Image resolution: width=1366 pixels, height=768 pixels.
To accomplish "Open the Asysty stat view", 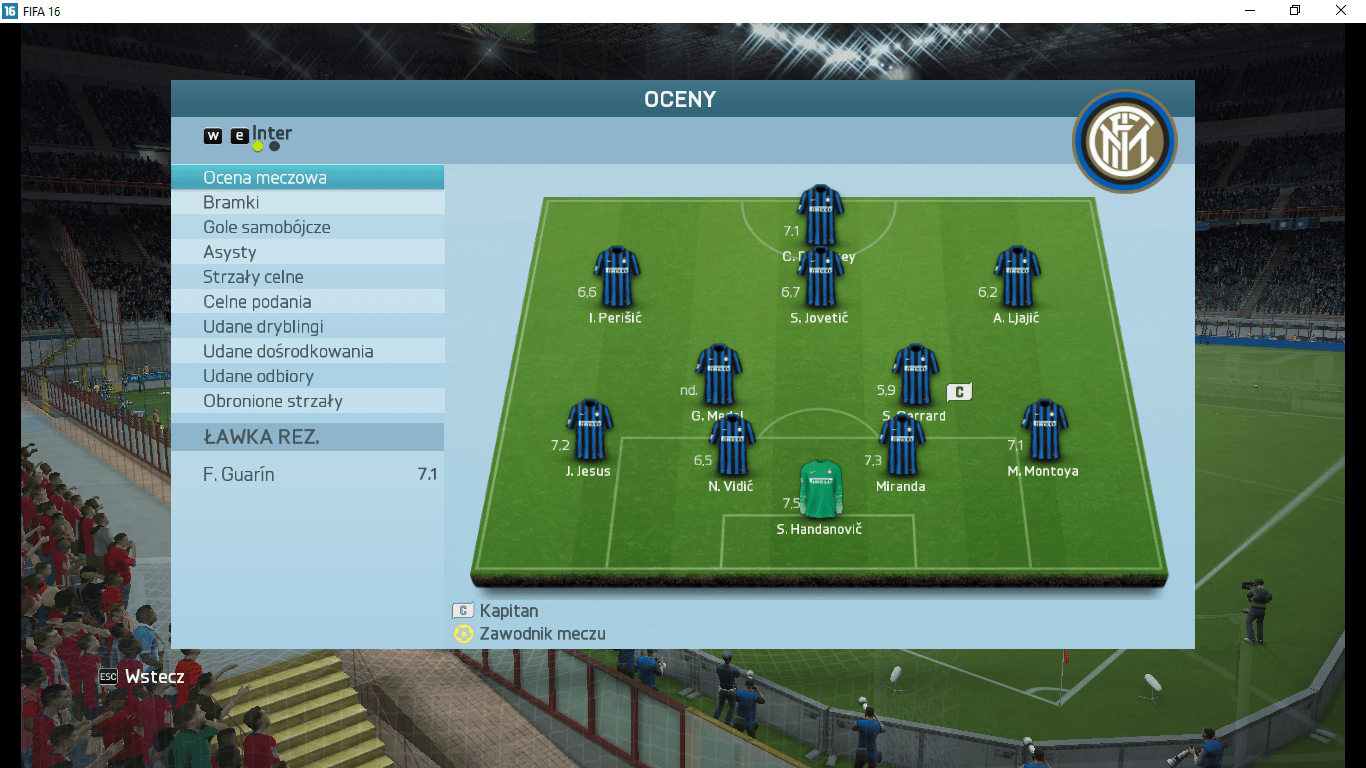I will click(x=307, y=252).
